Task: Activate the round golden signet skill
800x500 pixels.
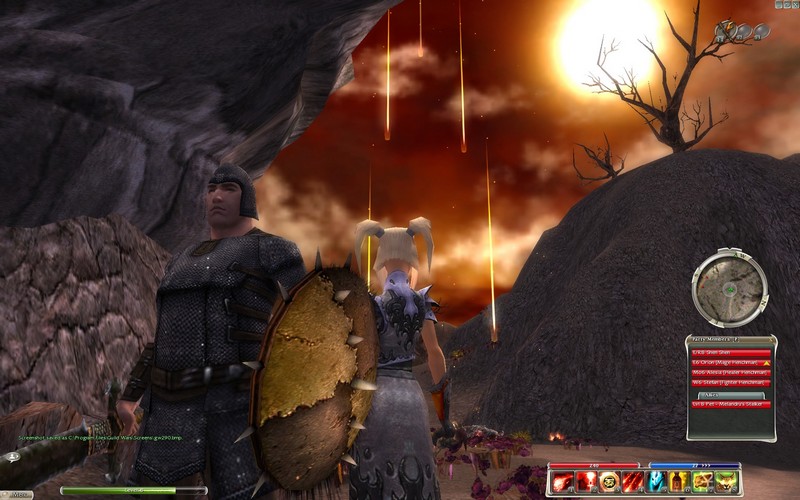Action: 609,481
